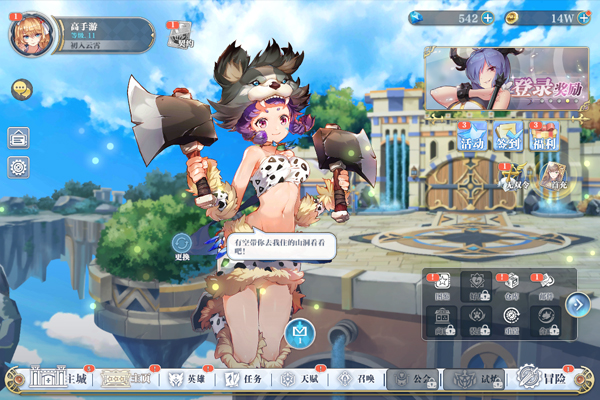This screenshot has width=600, height=400.
Task: Open the 签到 daily check-in icon
Action: coord(508,136)
